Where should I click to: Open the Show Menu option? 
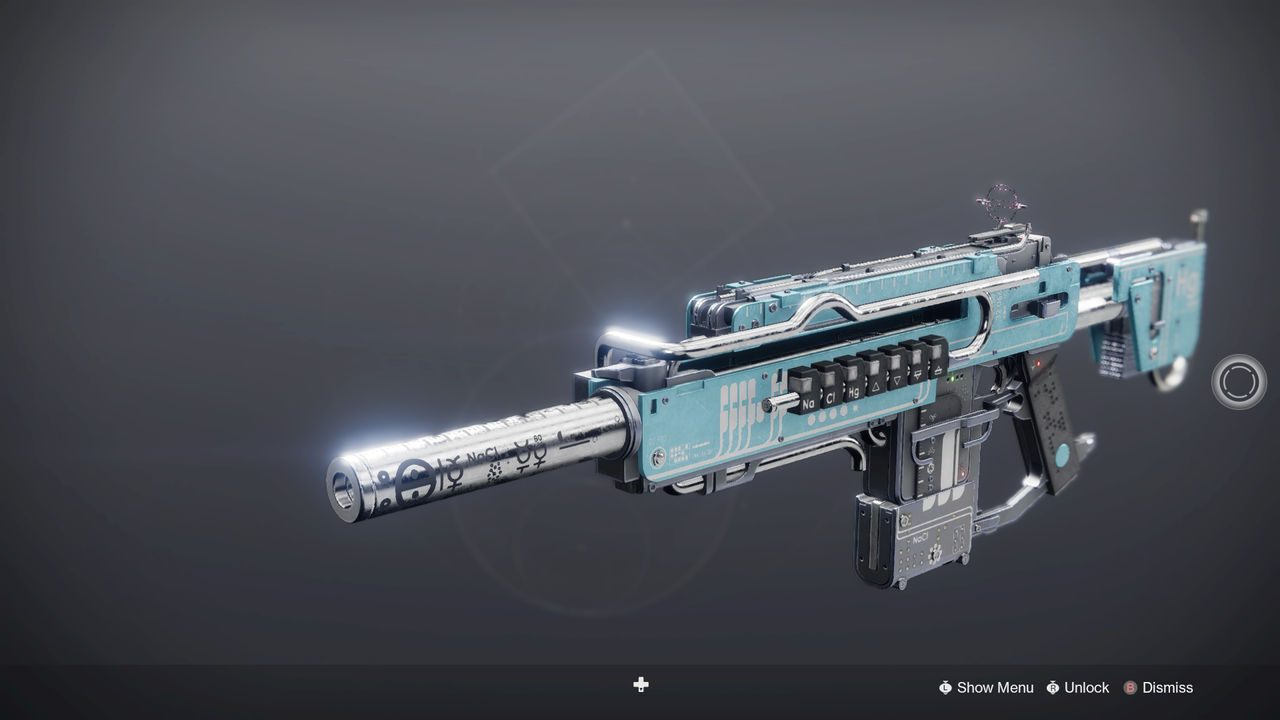point(995,688)
